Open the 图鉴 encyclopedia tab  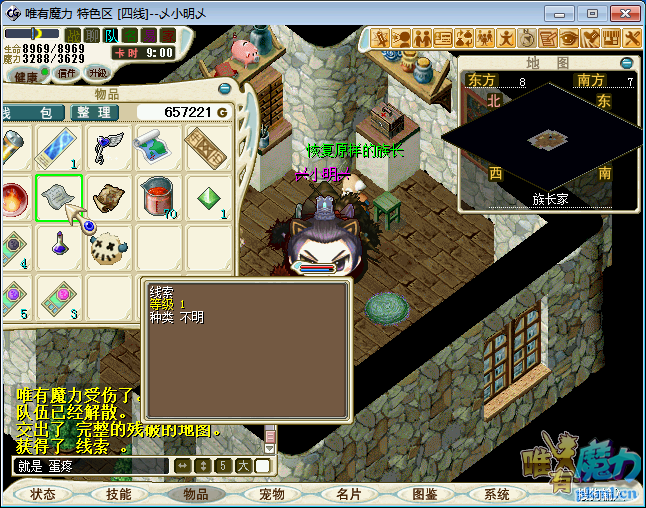coord(424,494)
